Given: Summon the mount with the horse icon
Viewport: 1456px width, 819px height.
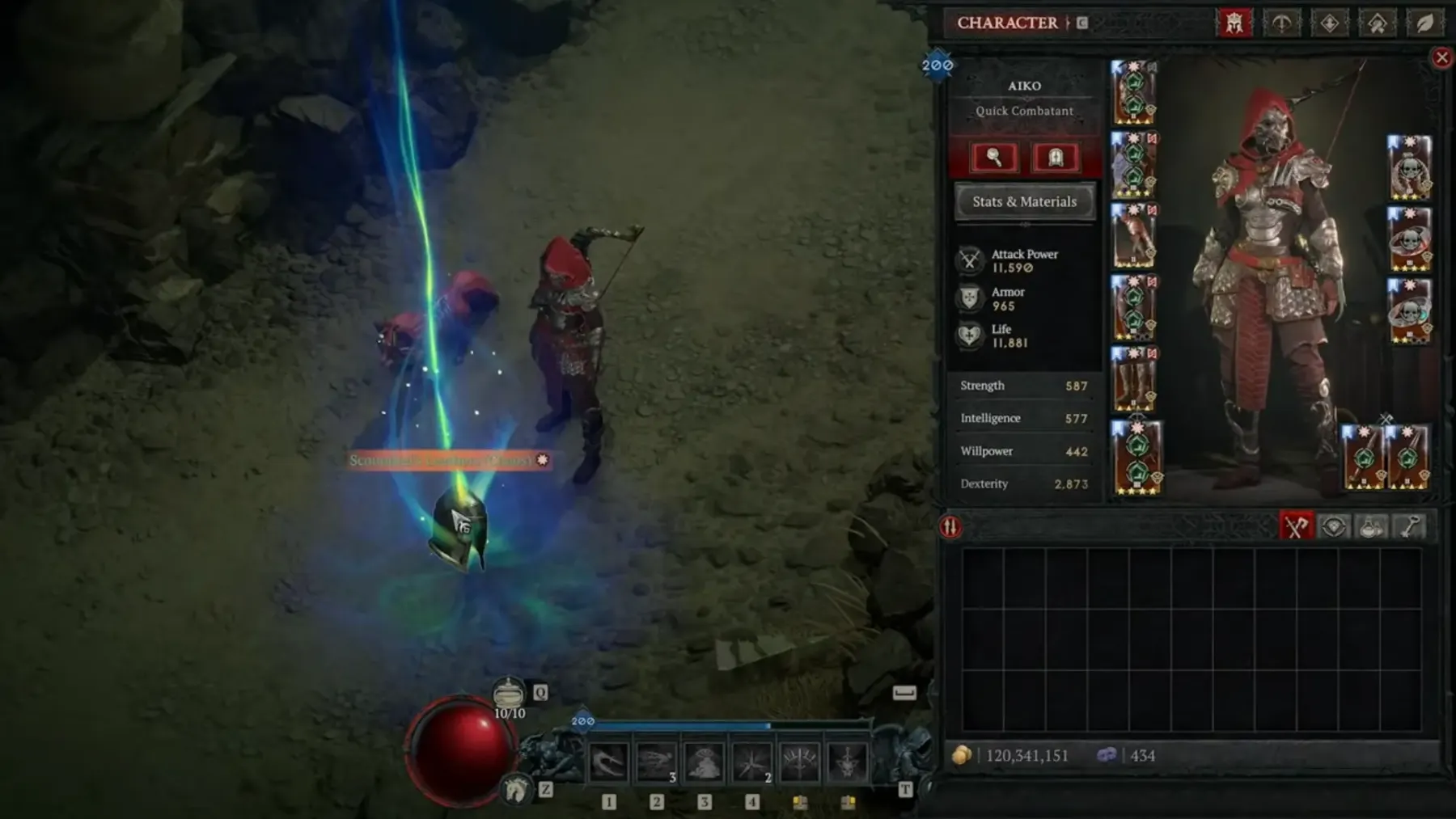Looking at the screenshot, I should pos(517,788).
